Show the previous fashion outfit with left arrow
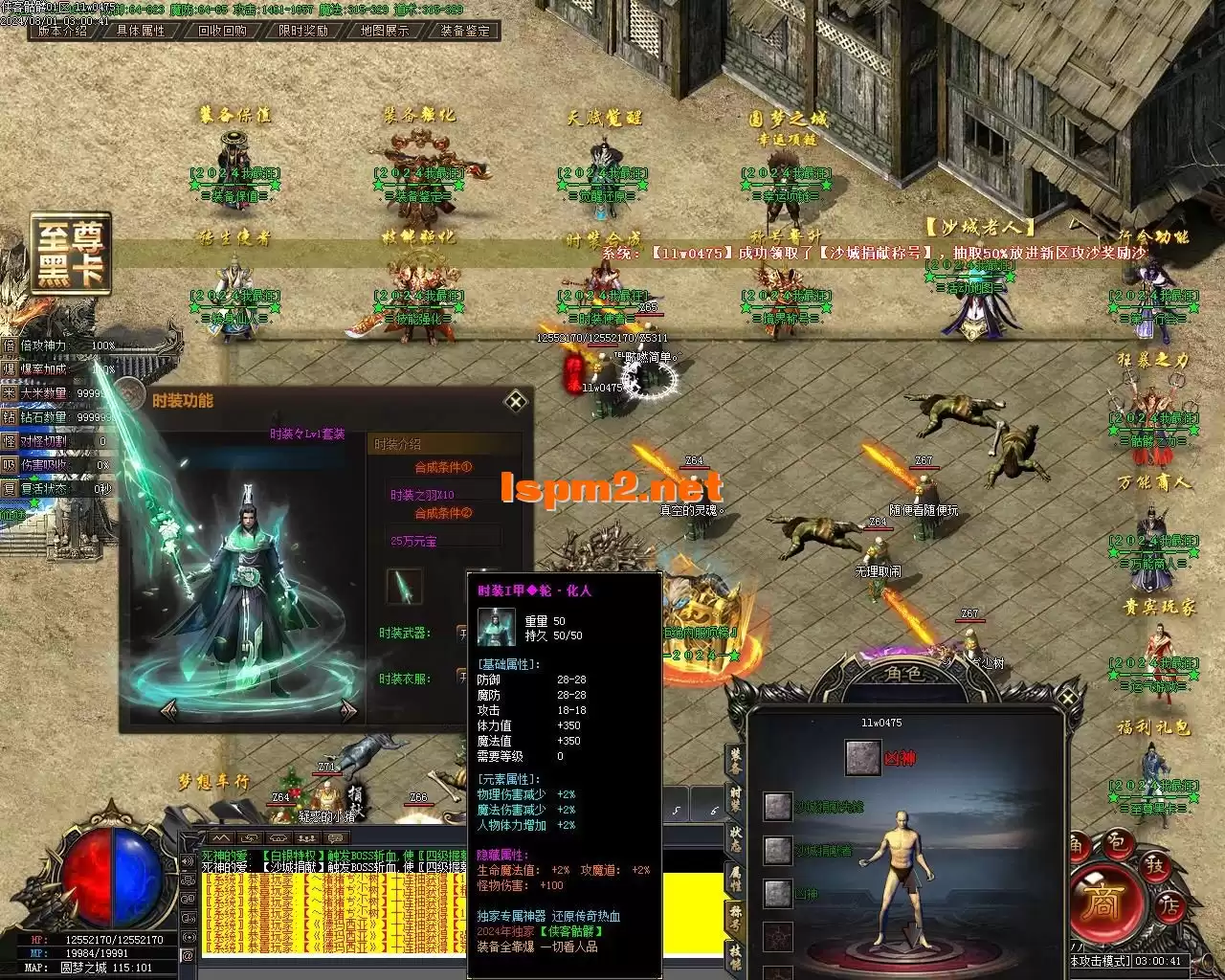1225x980 pixels. 169,709
